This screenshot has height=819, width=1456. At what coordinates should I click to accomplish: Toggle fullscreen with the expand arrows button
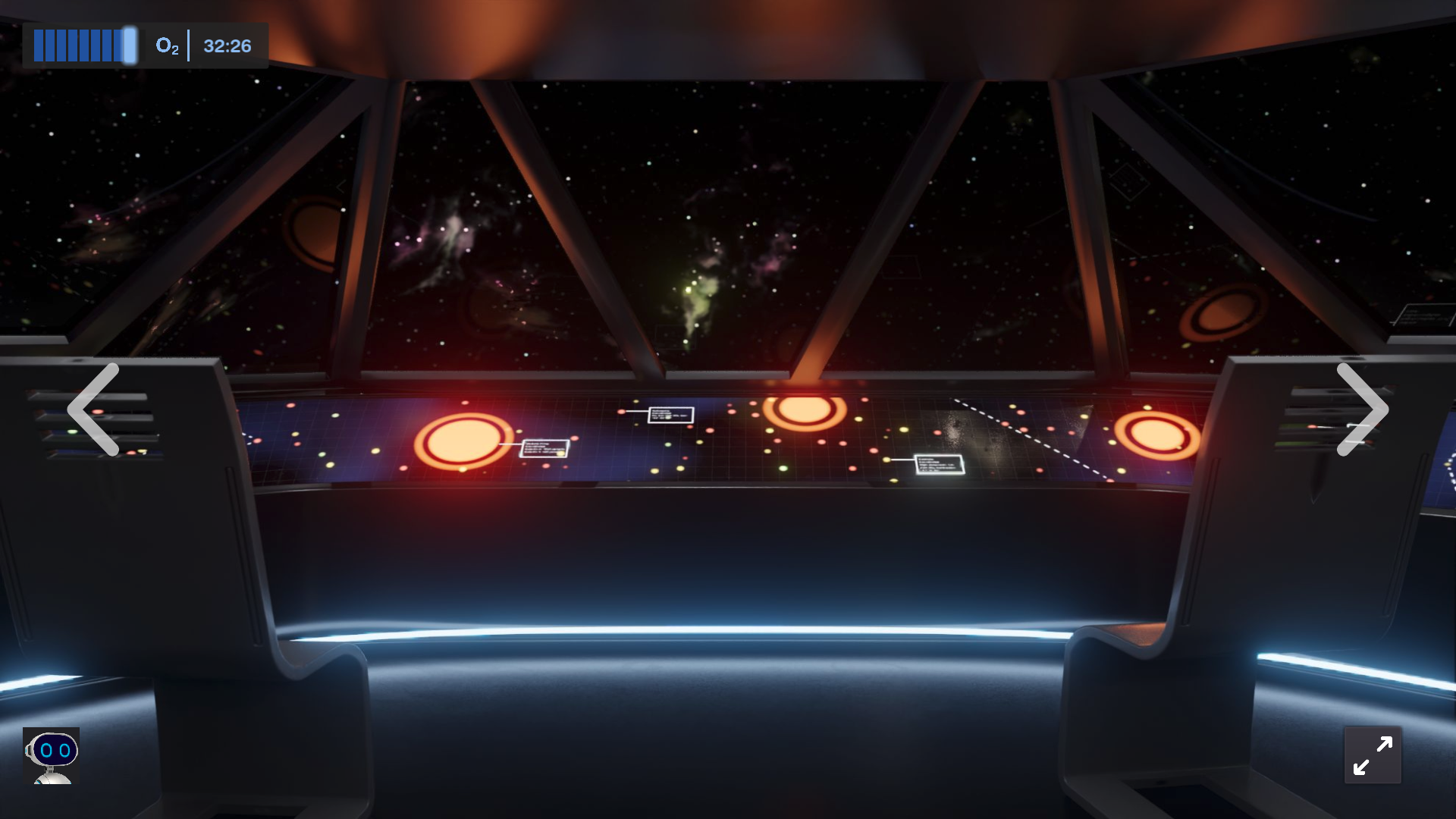pos(1373,755)
